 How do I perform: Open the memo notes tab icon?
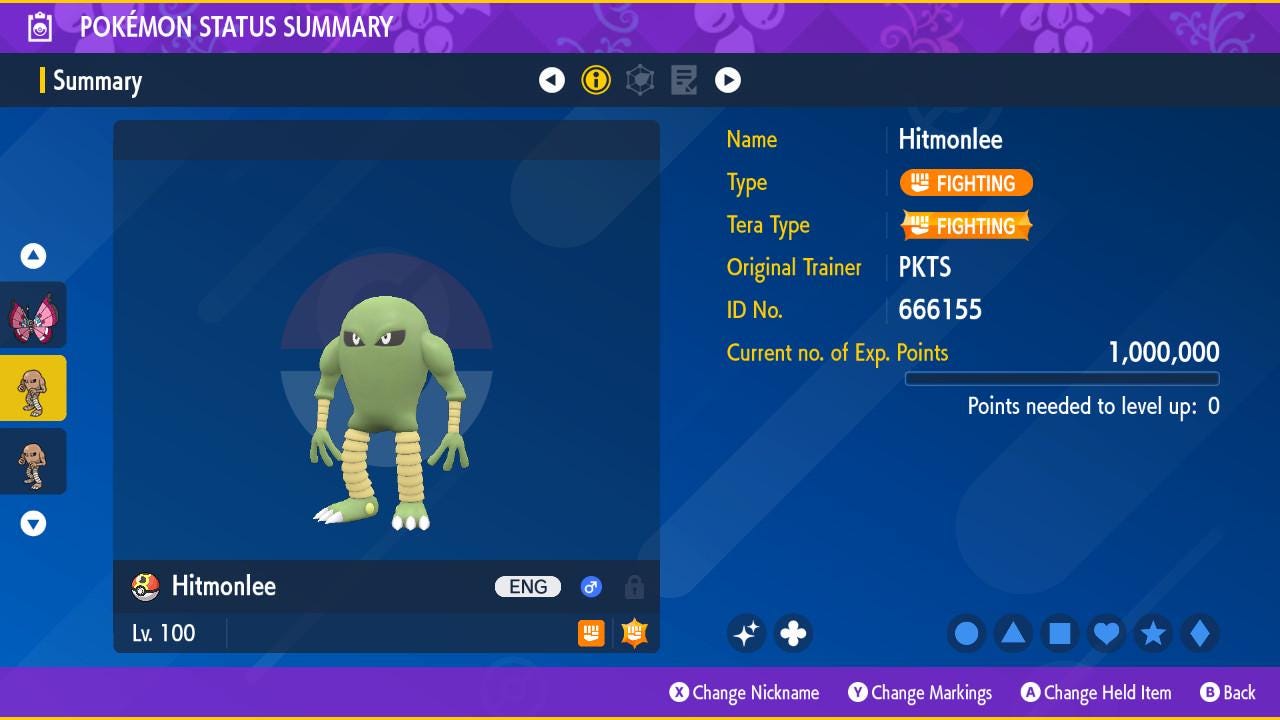[684, 80]
